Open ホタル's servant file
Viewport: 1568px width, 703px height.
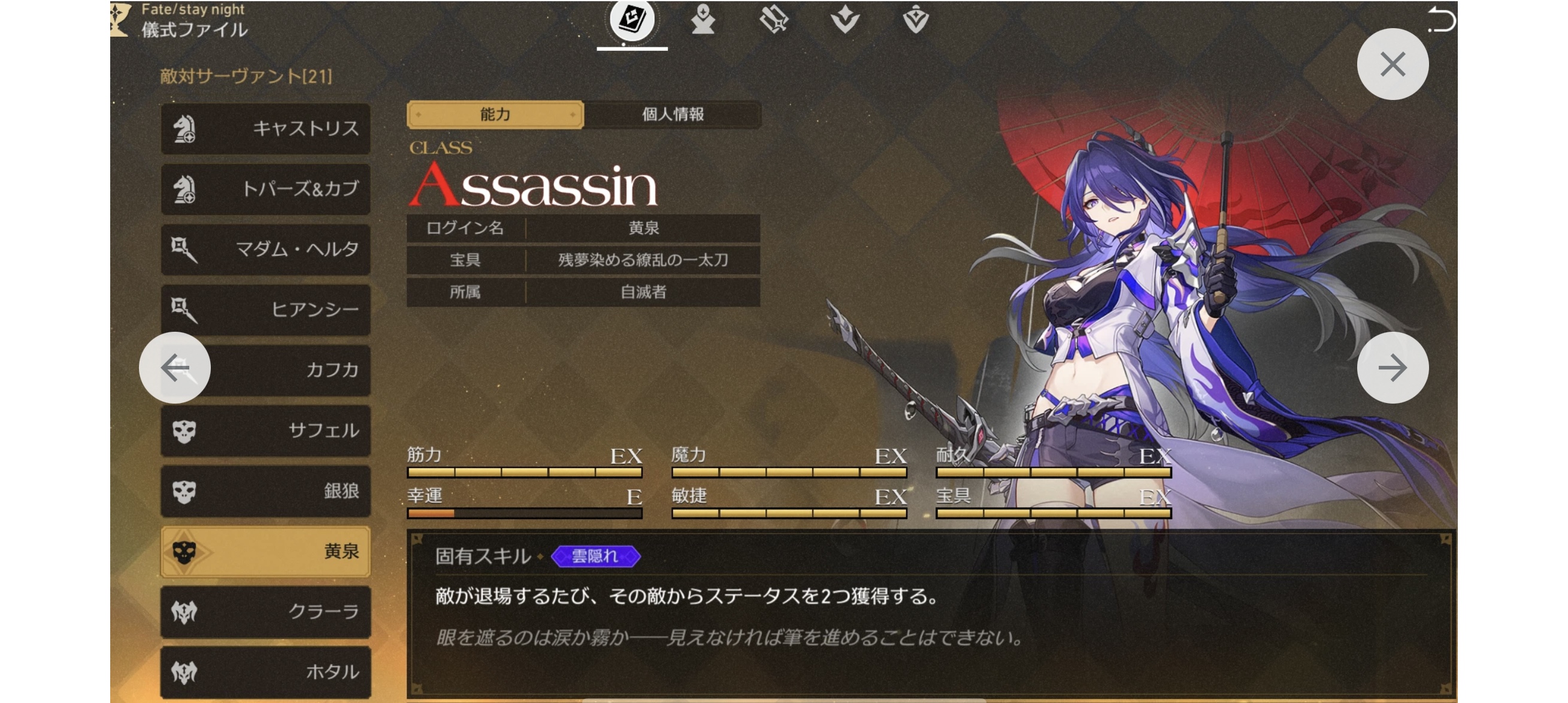265,671
